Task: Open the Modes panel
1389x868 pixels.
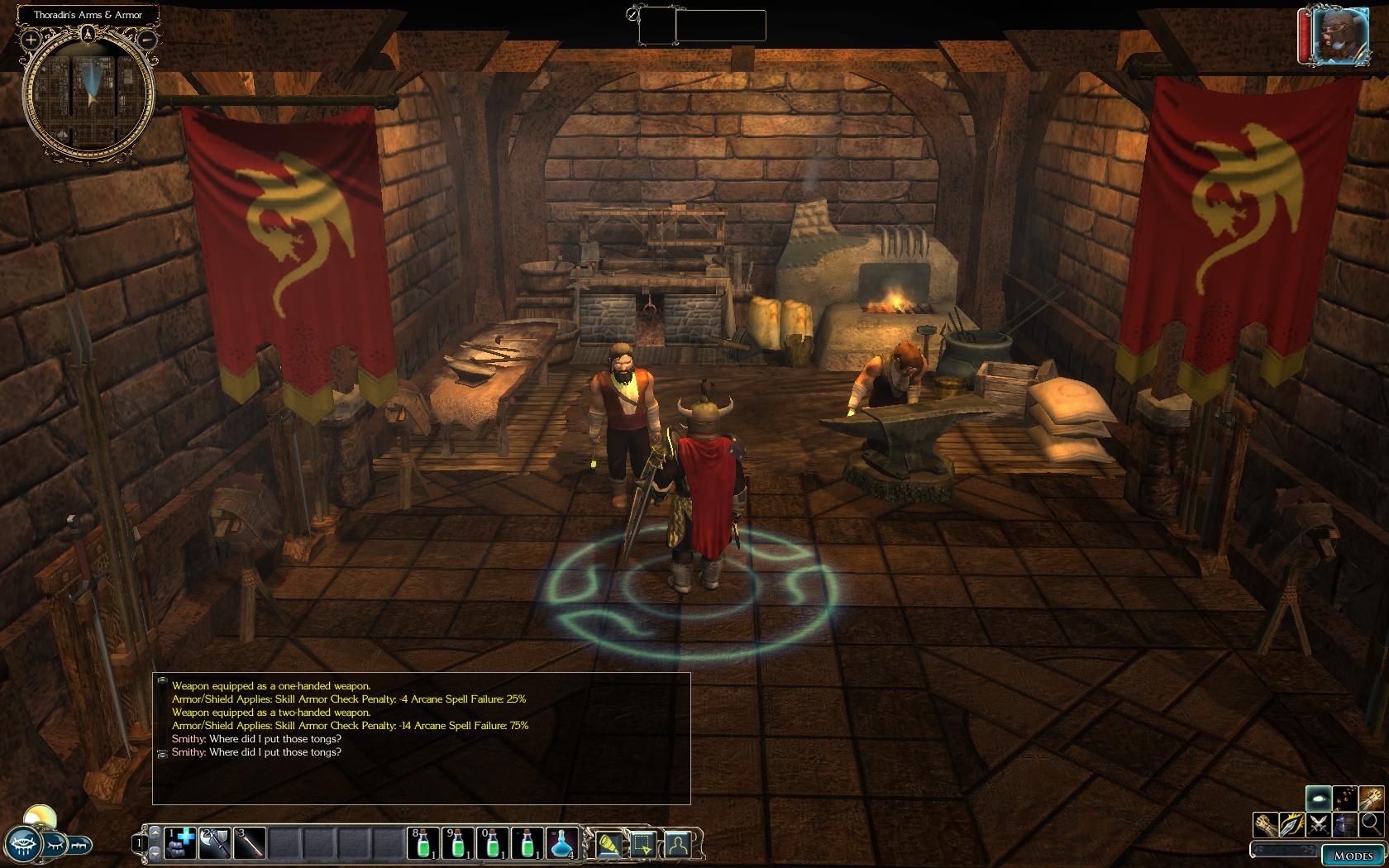Action: coord(1353,856)
